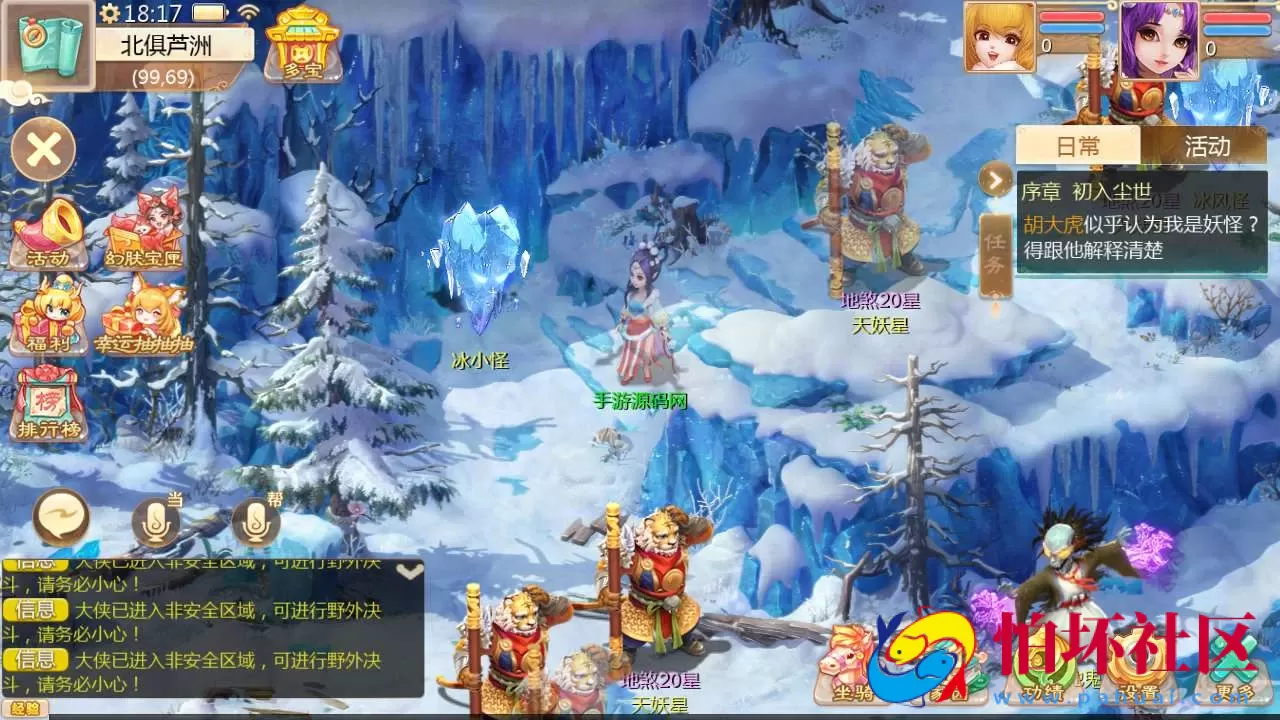Toggle the 帮 guild microphone
The height and width of the screenshot is (720, 1280).
pos(255,520)
